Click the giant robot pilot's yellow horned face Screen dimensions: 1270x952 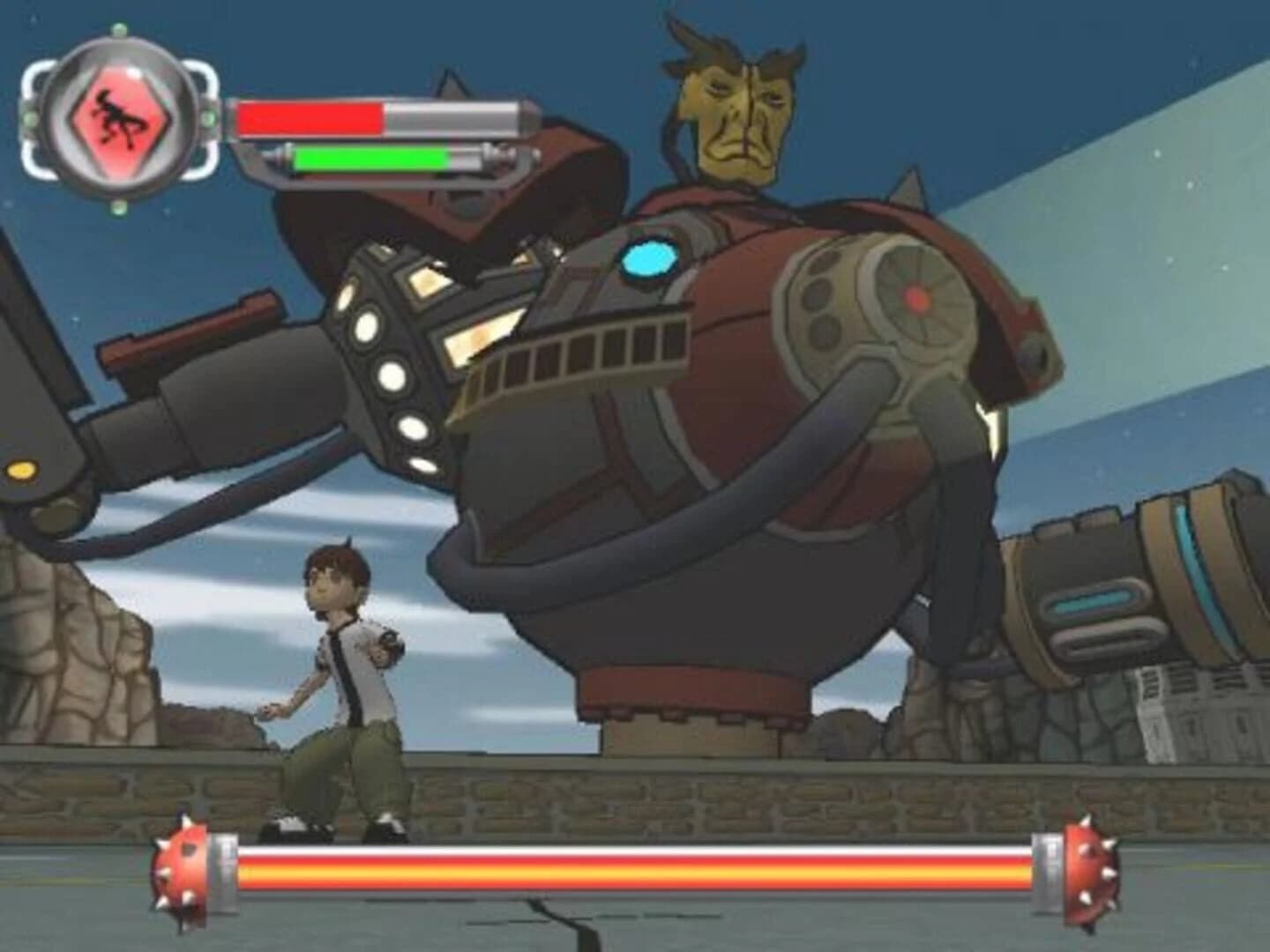735,106
